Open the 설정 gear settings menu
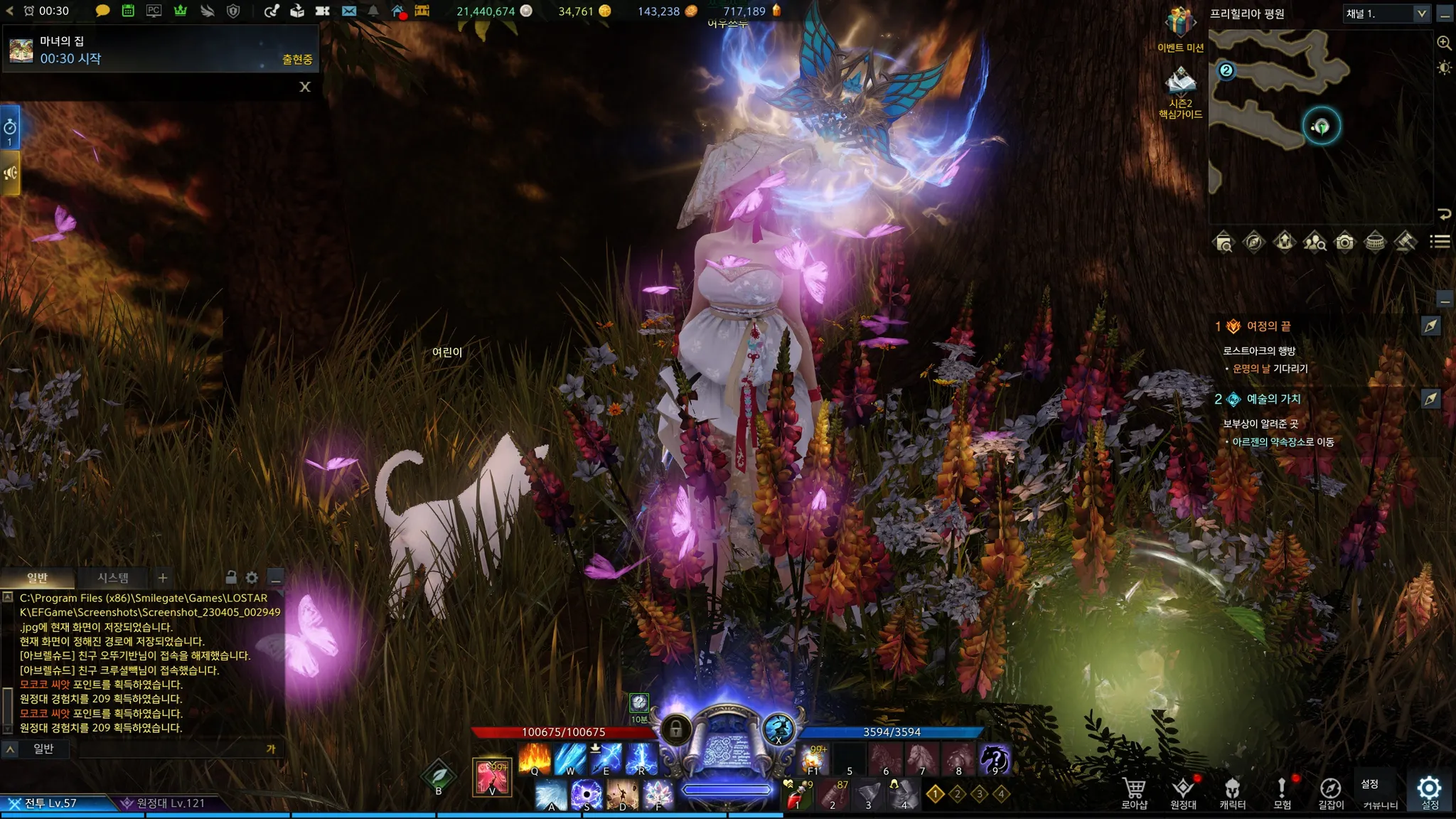Screen dimensions: 1456x819 (x=1429, y=792)
